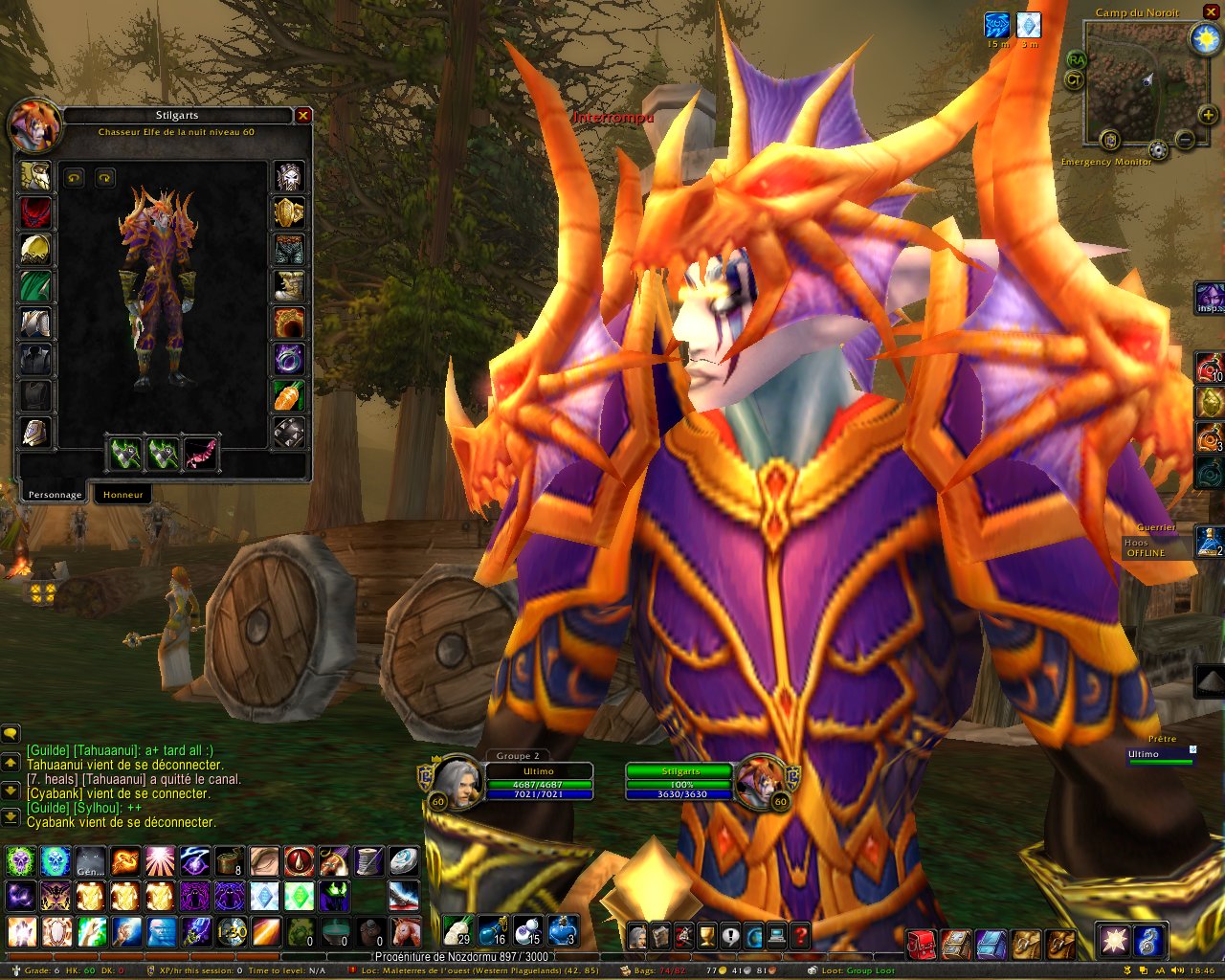
Task: Activate the green skull spell icon
Action: (x=21, y=861)
